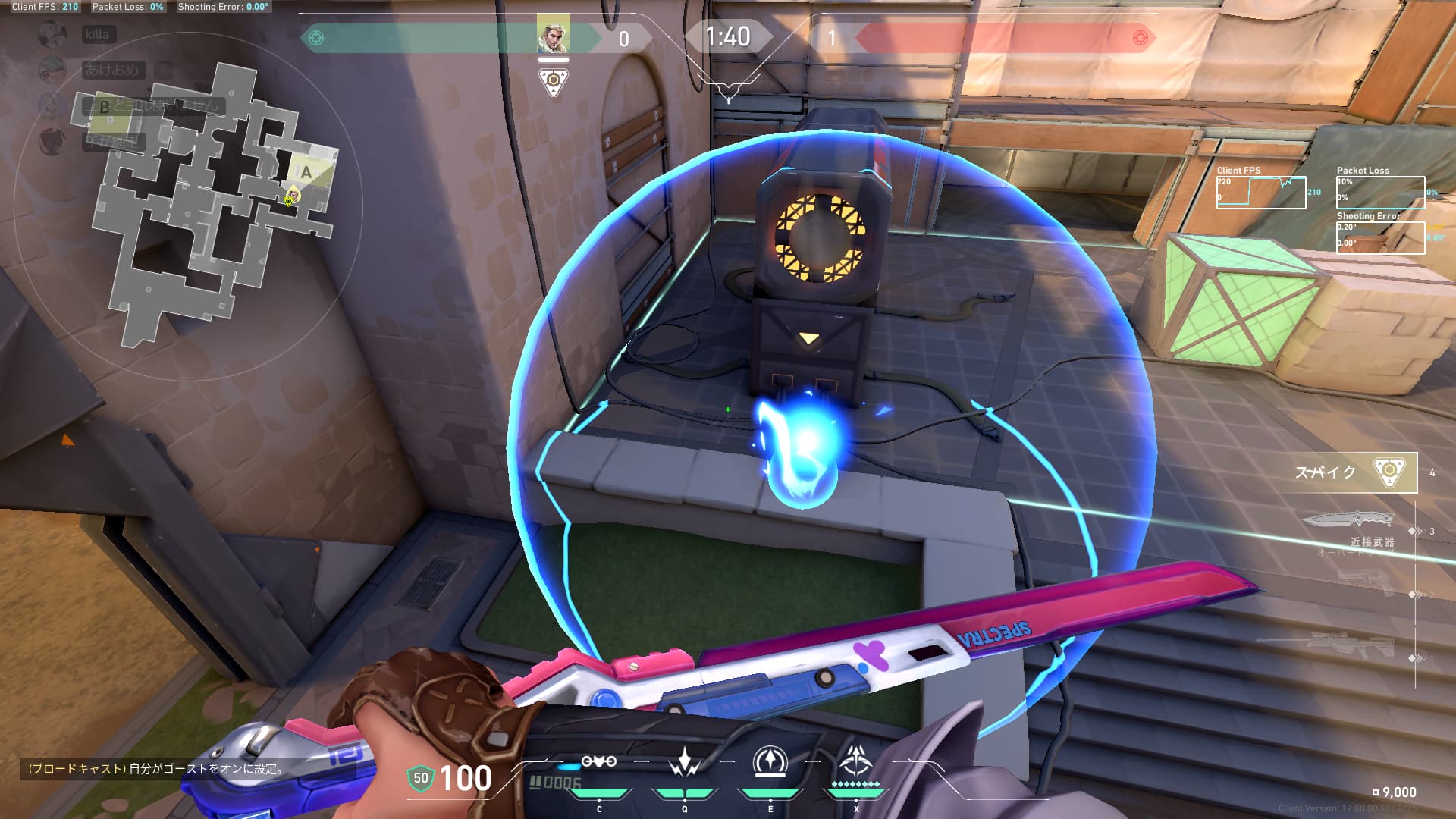Activate the E ability icon
The image size is (1456, 819).
coord(770,762)
